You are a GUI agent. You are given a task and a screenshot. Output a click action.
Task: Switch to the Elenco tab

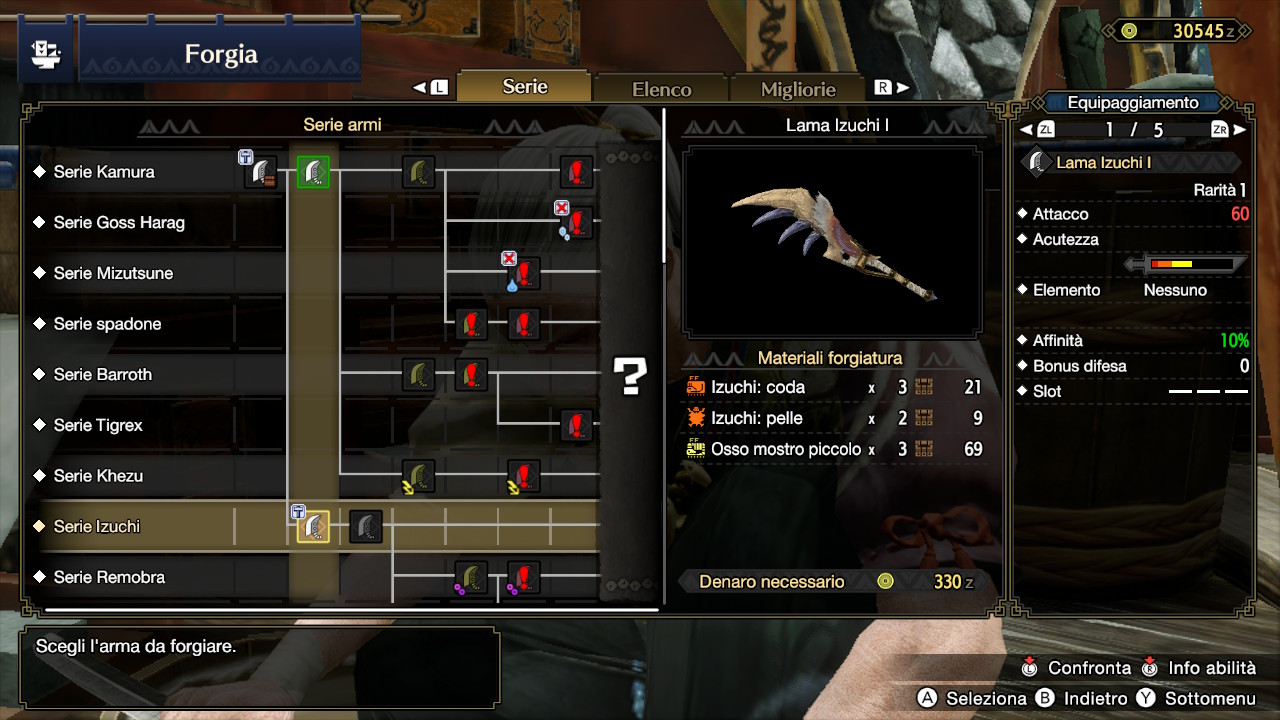point(660,88)
